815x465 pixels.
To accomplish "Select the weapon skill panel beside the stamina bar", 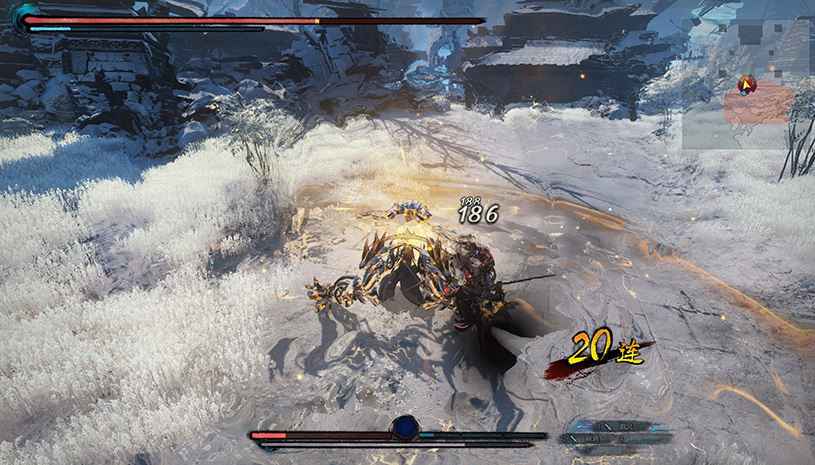I will 602,431.
